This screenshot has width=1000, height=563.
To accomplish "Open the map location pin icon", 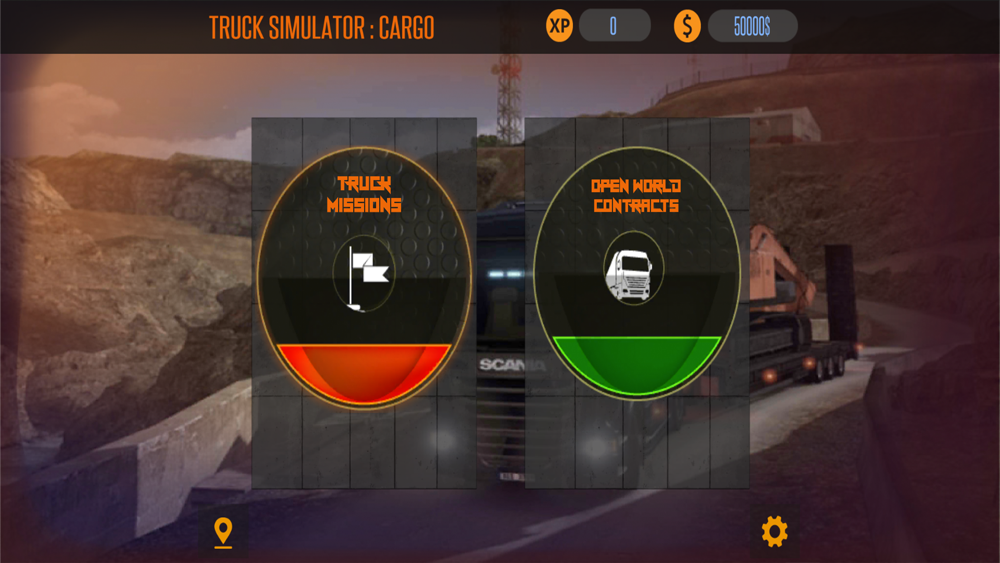I will point(223,532).
